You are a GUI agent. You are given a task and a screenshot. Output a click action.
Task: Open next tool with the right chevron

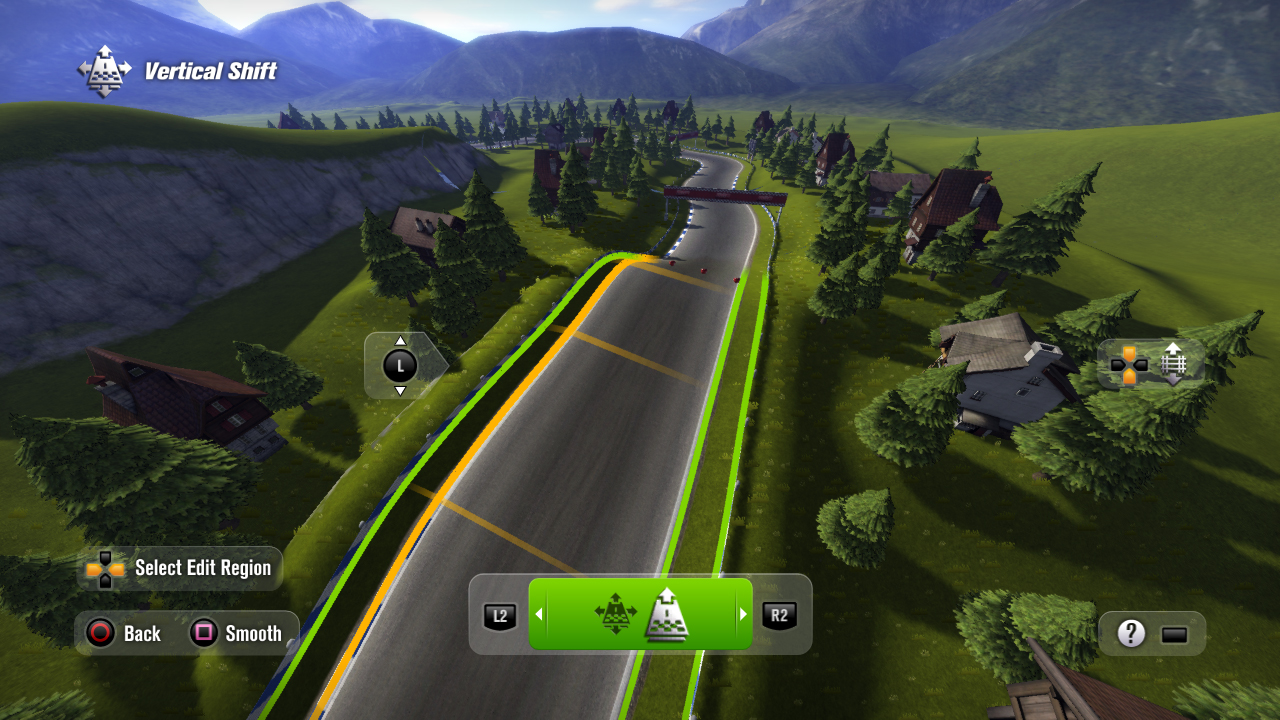745,615
